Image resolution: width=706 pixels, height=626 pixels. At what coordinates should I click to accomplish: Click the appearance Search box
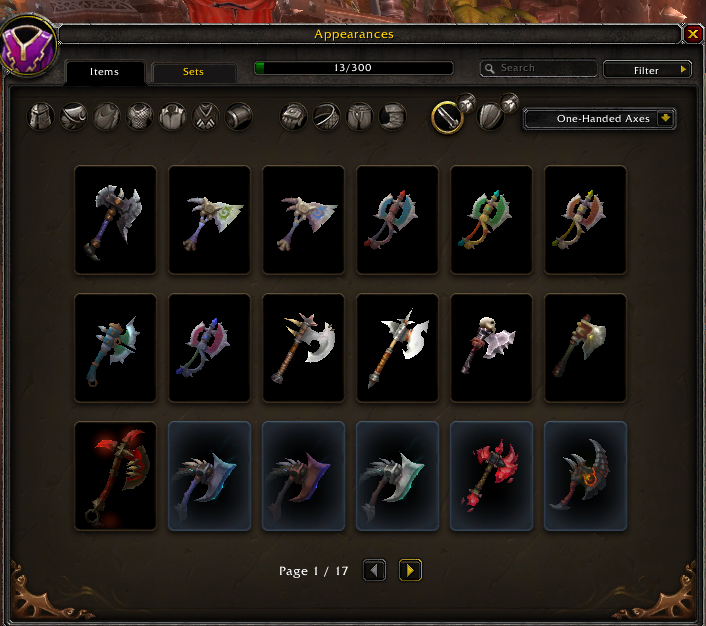[538, 69]
